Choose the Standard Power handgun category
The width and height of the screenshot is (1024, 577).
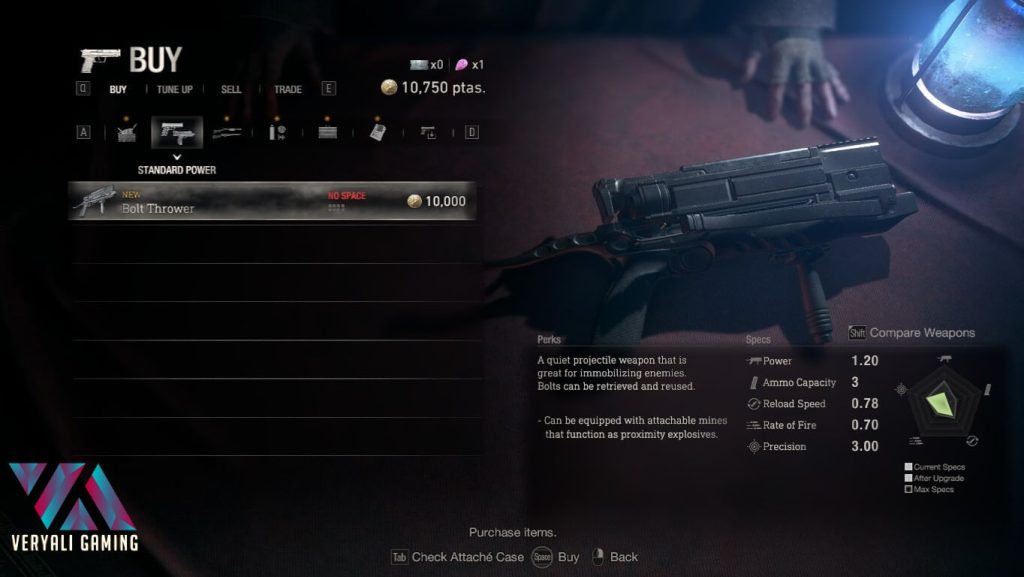177,132
